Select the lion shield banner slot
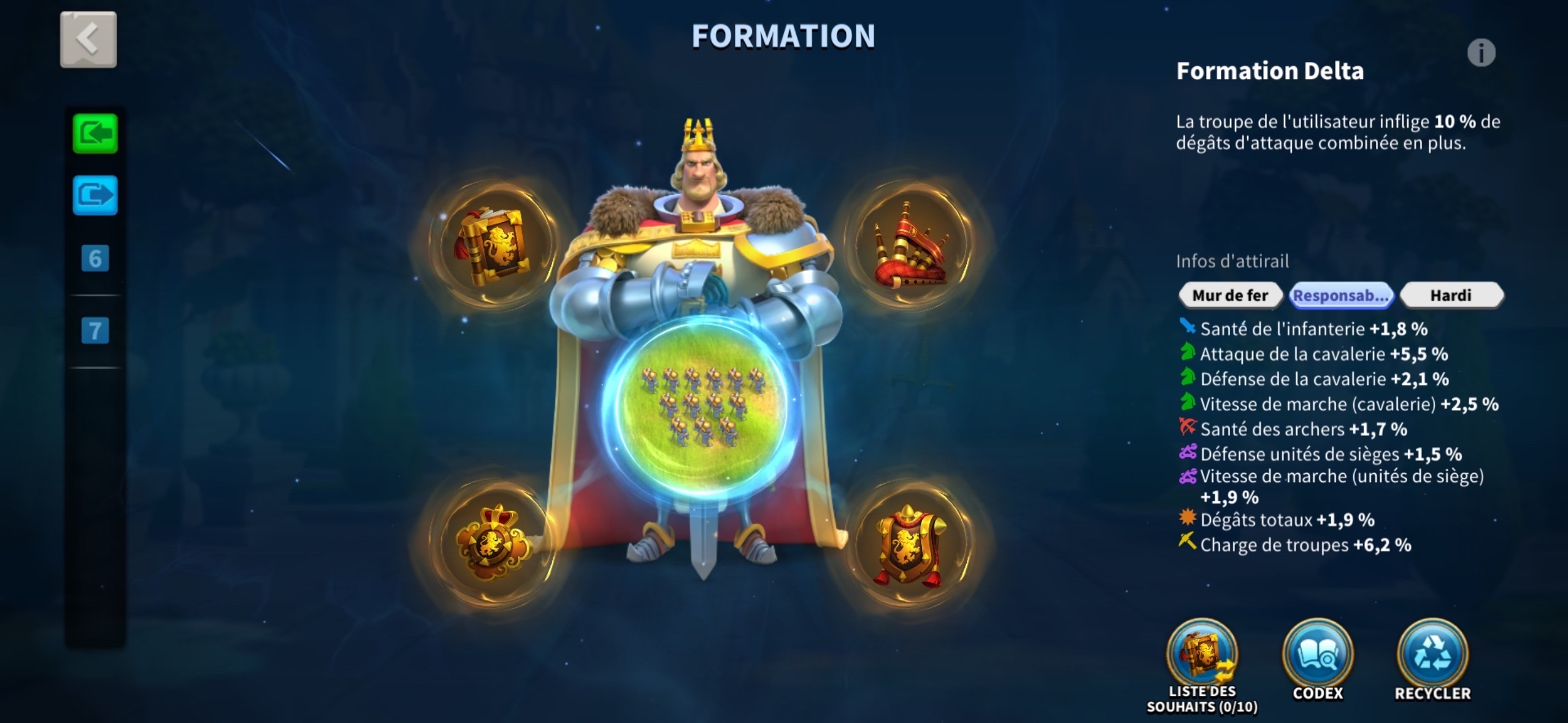 pyautogui.click(x=910, y=544)
